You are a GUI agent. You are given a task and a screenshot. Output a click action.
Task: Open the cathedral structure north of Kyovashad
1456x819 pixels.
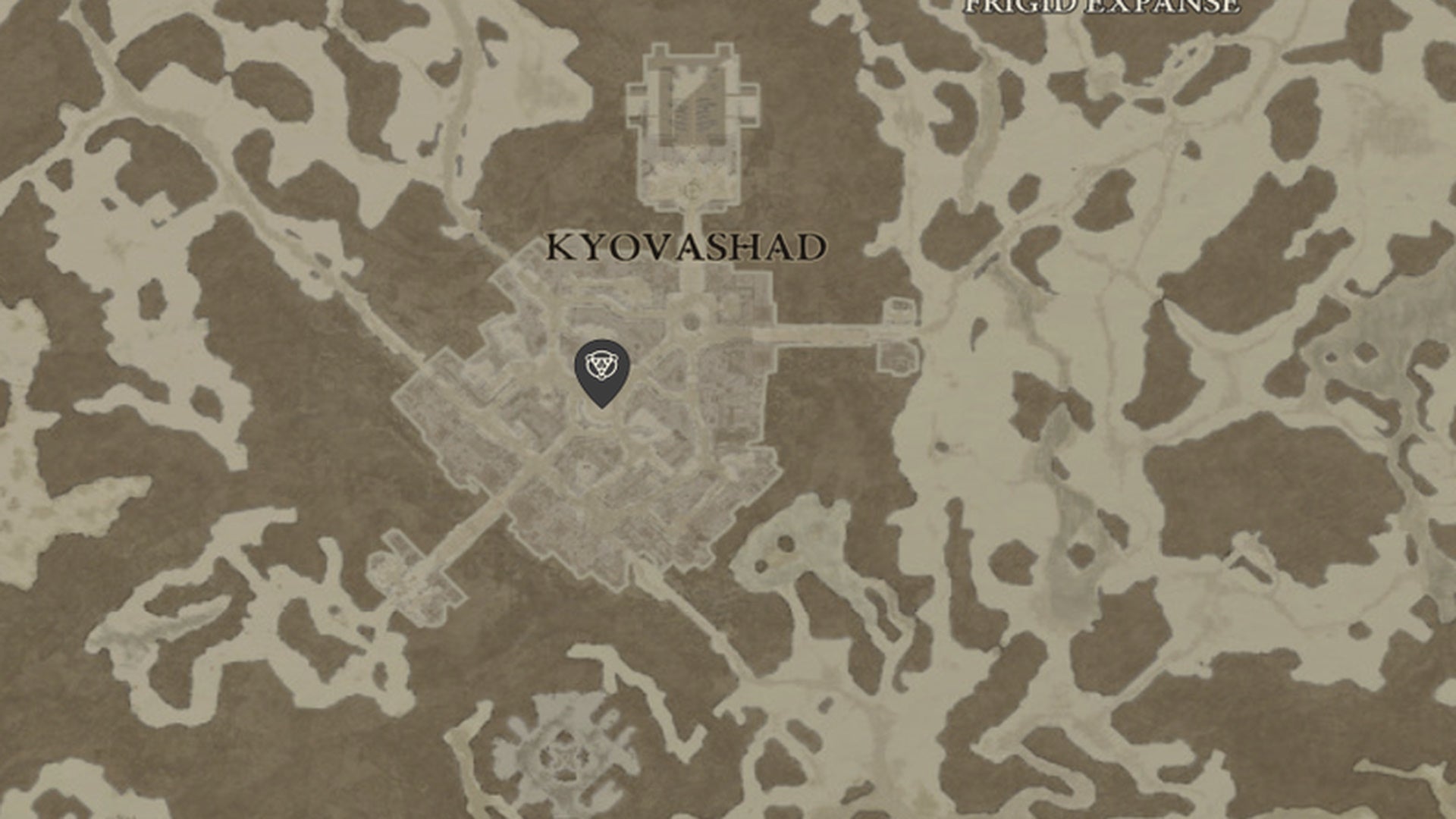pos(690,114)
